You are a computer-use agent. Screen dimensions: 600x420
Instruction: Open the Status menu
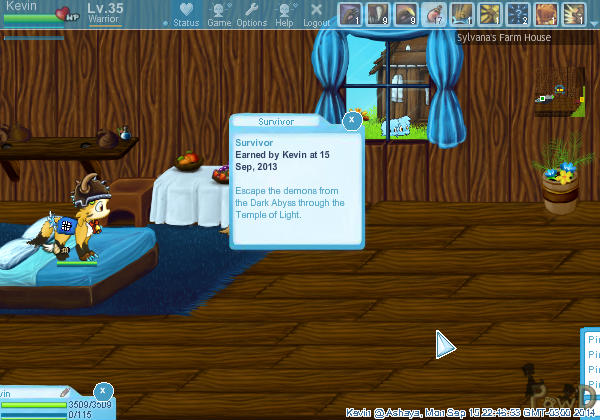(x=186, y=14)
